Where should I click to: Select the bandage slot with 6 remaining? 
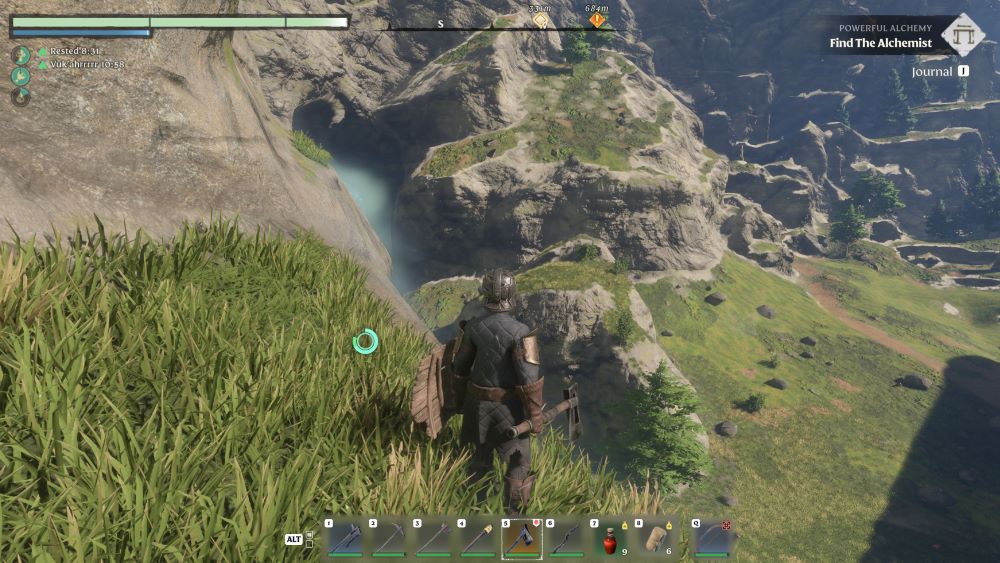point(653,538)
